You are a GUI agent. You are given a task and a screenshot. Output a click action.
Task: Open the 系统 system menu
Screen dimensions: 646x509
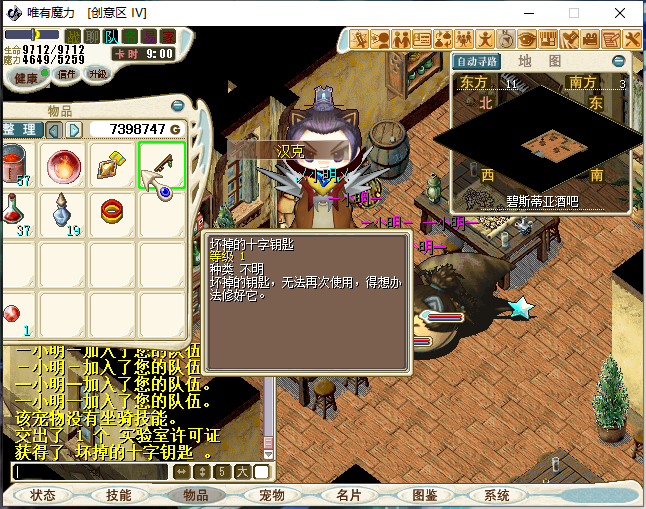tap(497, 495)
